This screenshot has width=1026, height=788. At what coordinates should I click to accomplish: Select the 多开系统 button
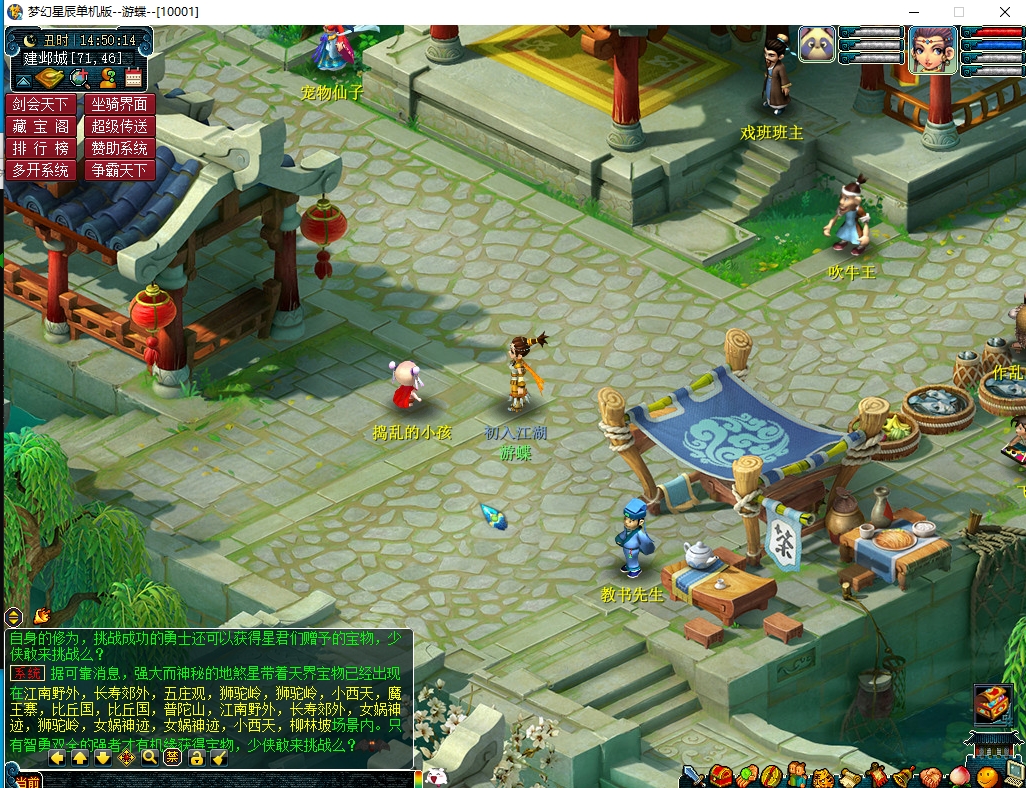tap(41, 170)
